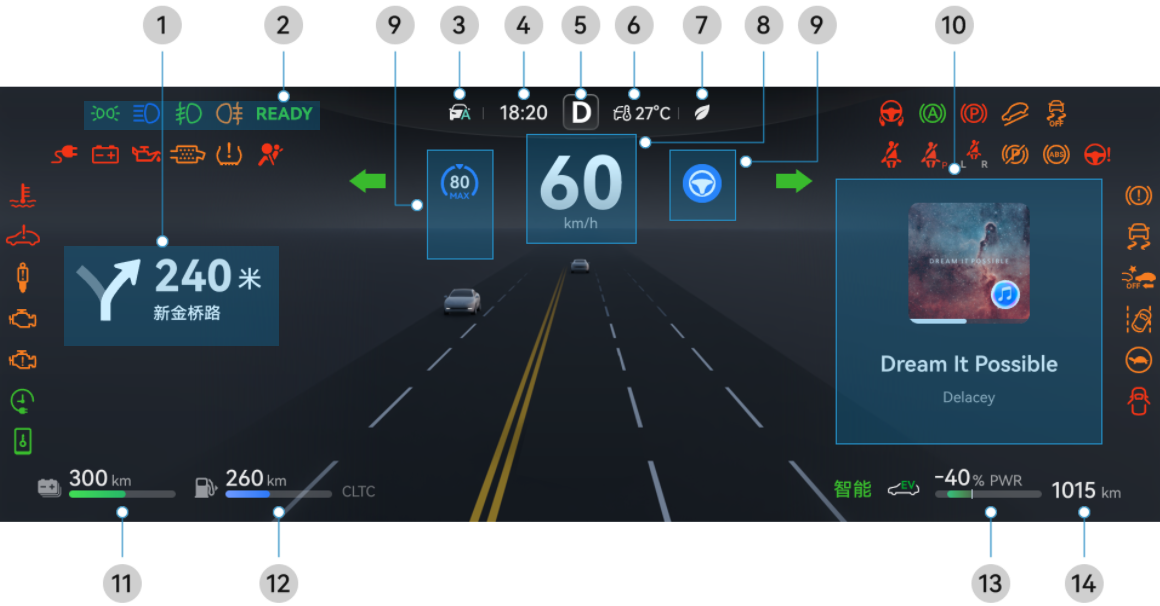Select the fuel pump range icon
The width and height of the screenshot is (1160, 606).
[x=205, y=488]
